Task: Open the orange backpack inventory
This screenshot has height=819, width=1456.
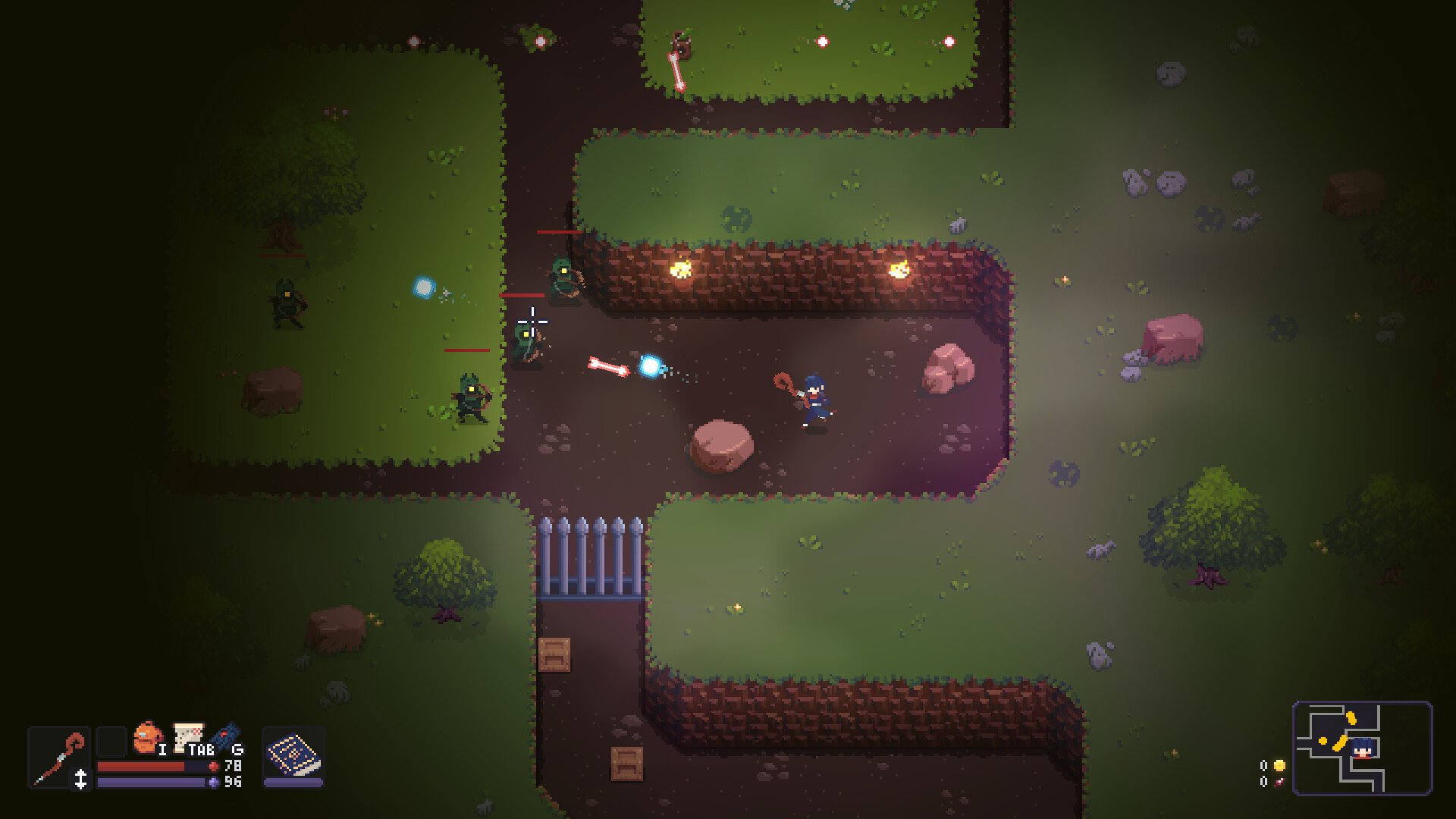Action: pos(148,737)
